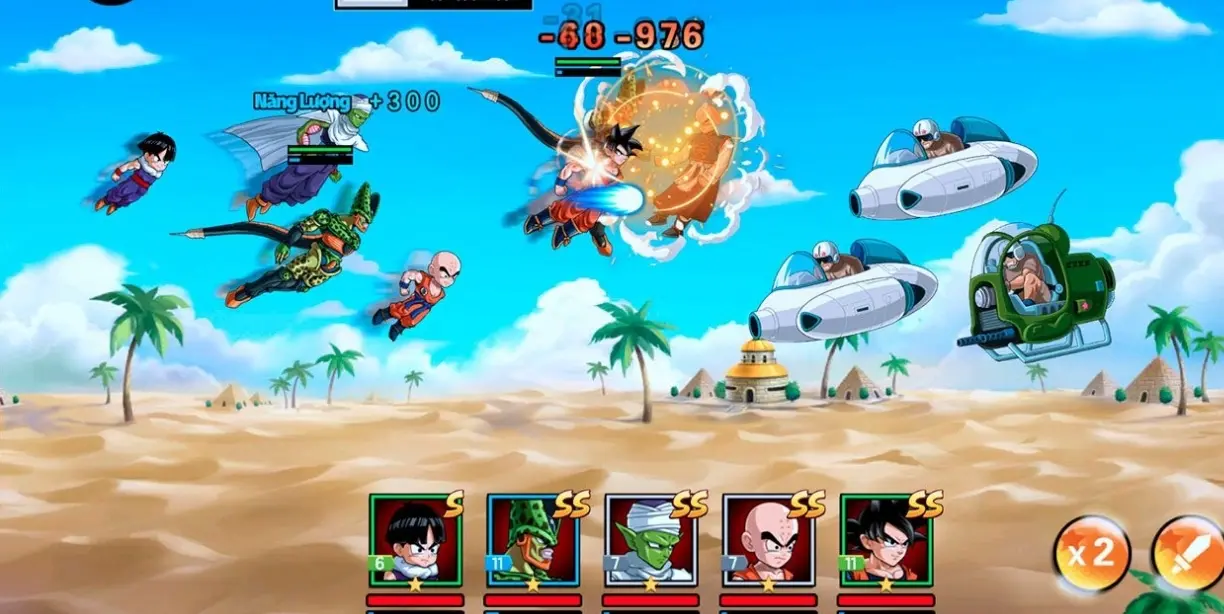Viewport: 1224px width, 614px height.
Task: Tap the Krillin SS-rank portrait
Action: 769,540
